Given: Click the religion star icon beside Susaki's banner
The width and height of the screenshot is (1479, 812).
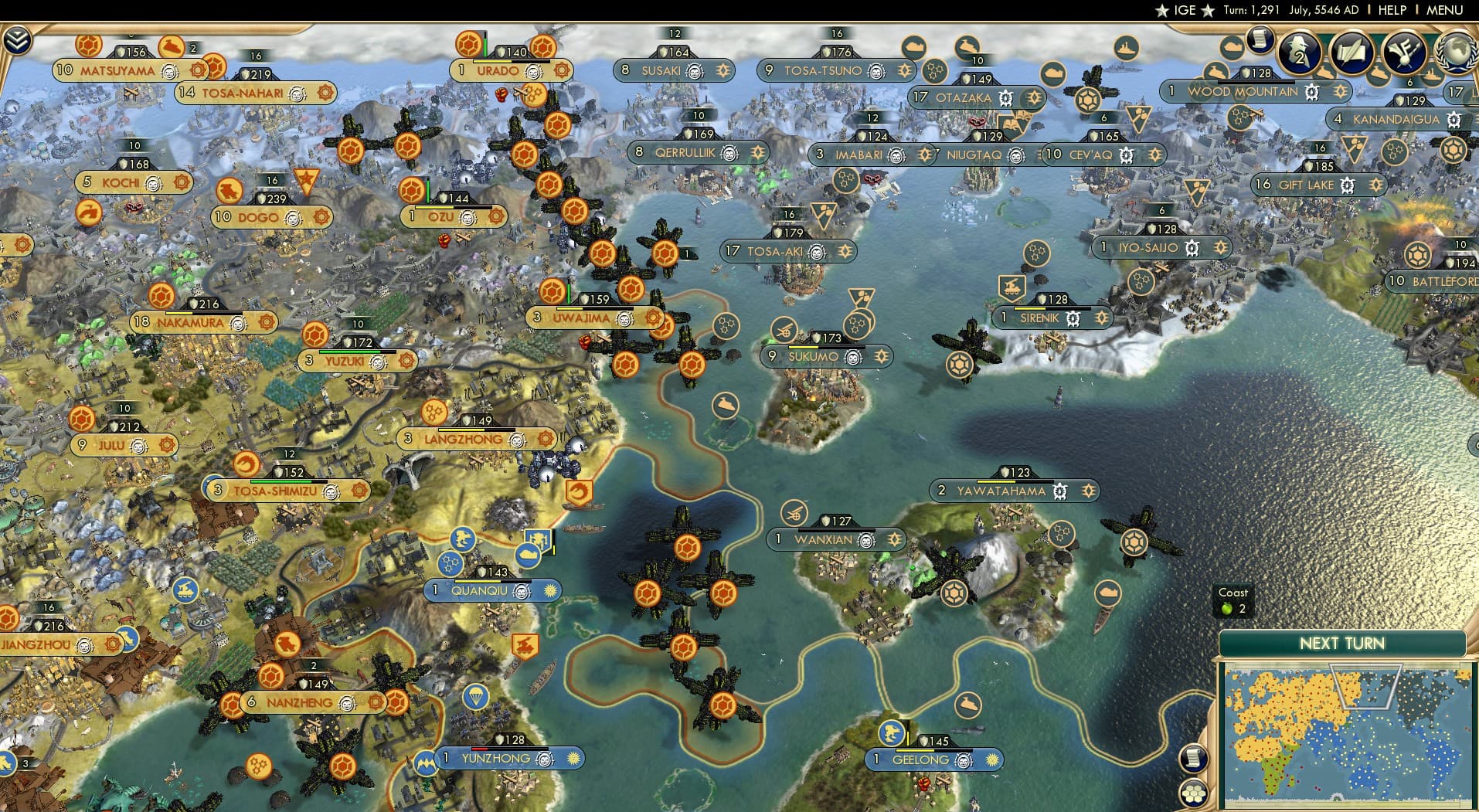Looking at the screenshot, I should tap(722, 70).
